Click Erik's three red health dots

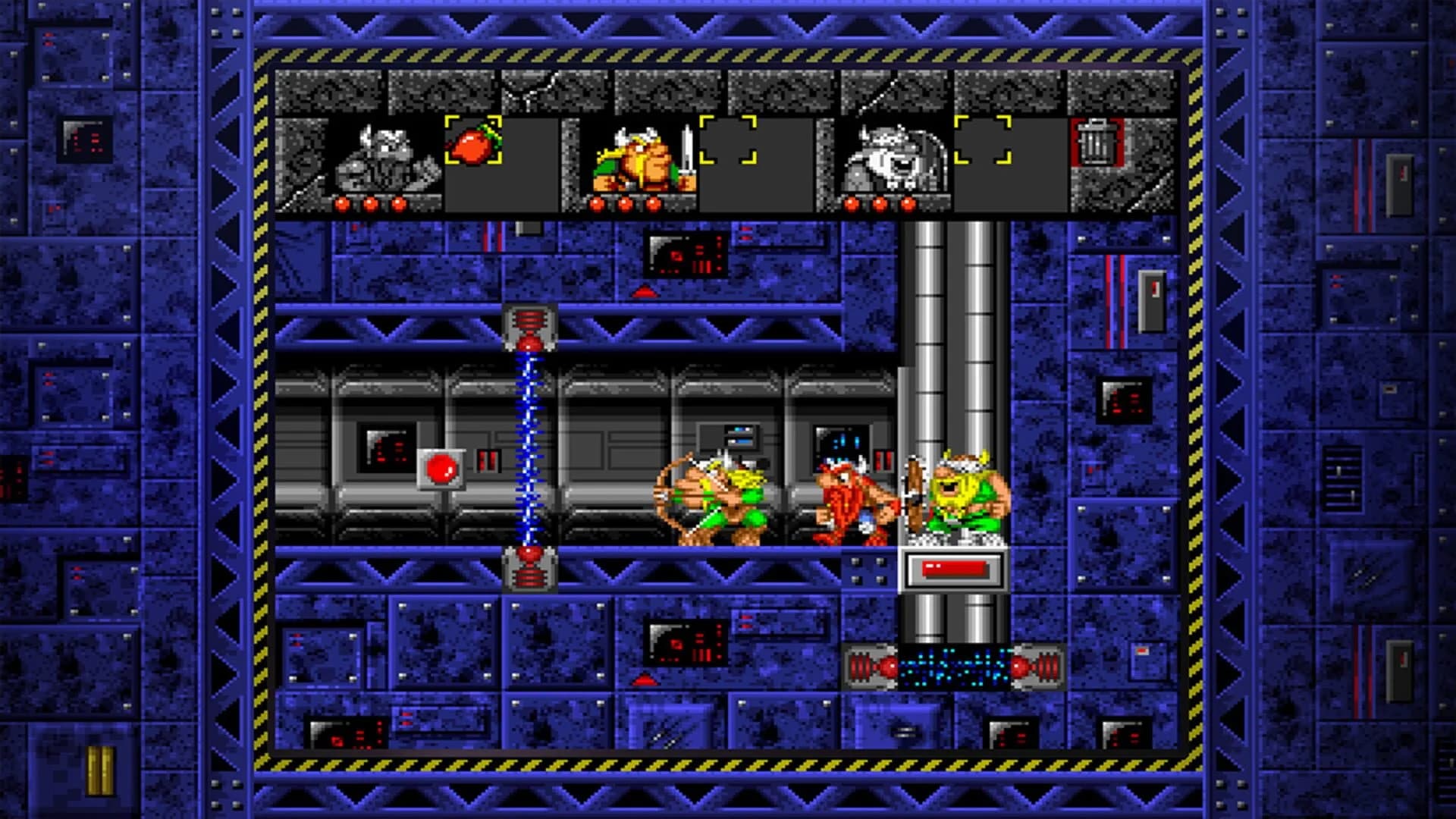[373, 203]
